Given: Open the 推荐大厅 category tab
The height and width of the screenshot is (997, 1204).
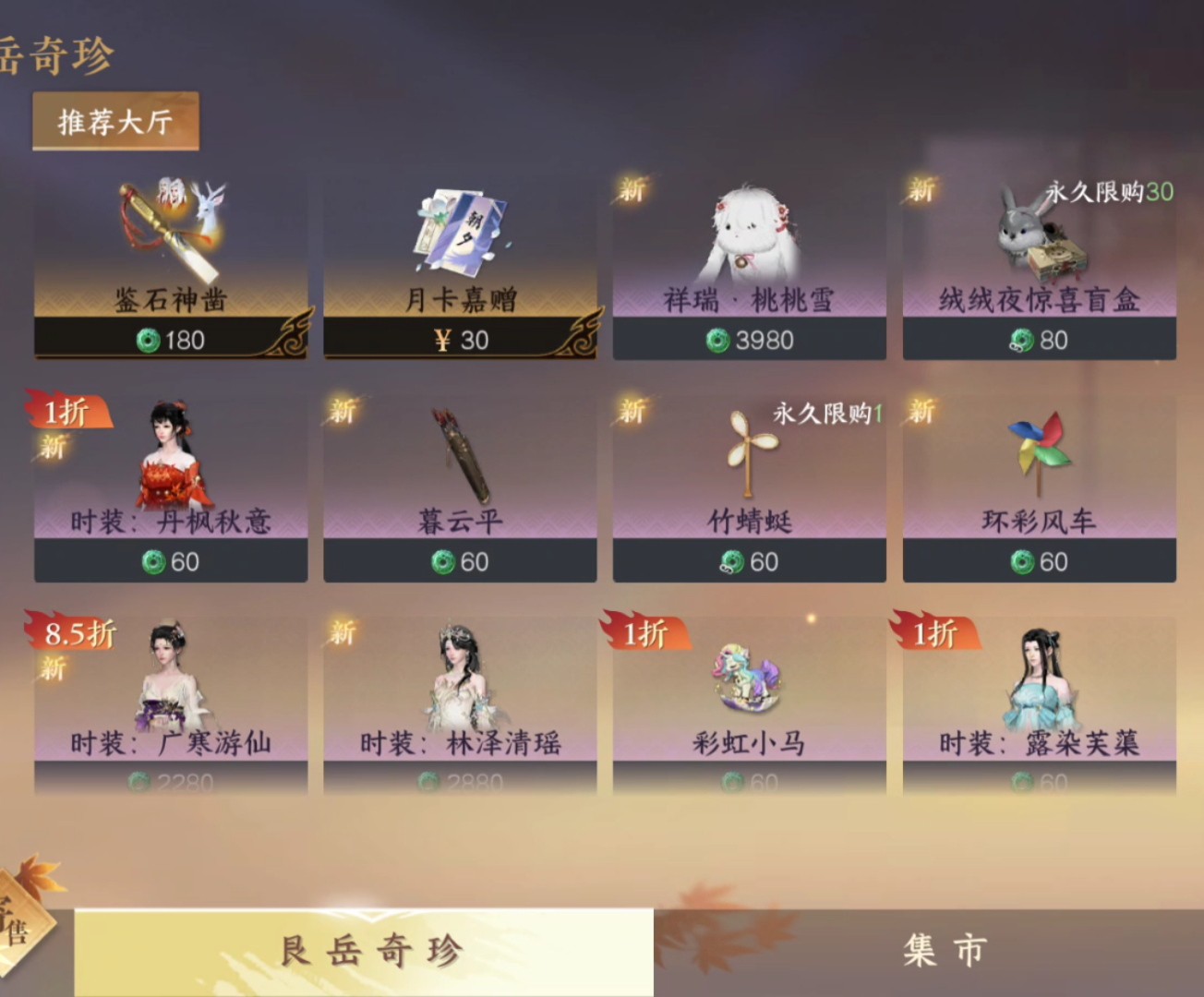Looking at the screenshot, I should tap(115, 122).
